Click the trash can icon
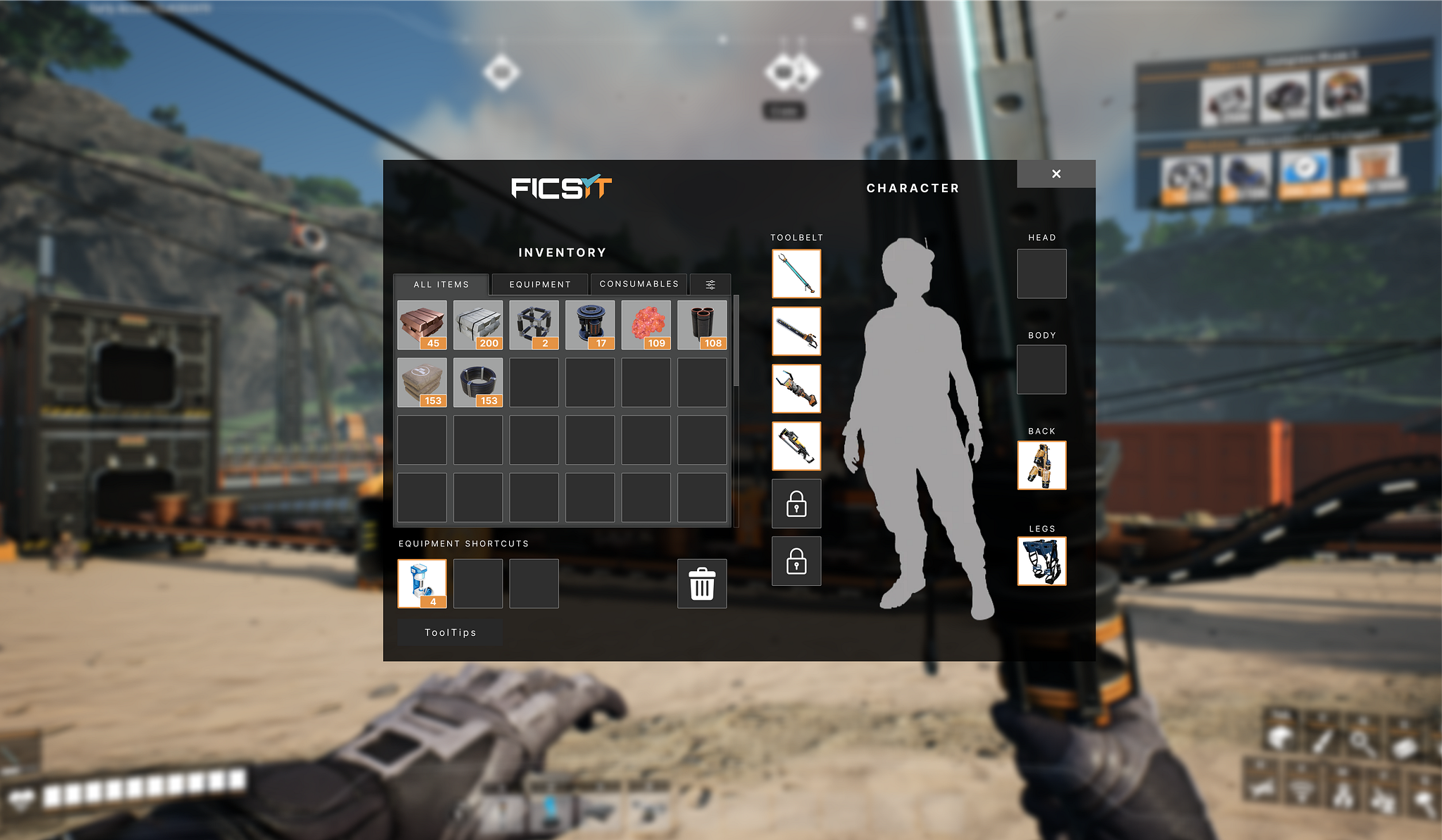This screenshot has height=840, width=1442. tap(702, 584)
